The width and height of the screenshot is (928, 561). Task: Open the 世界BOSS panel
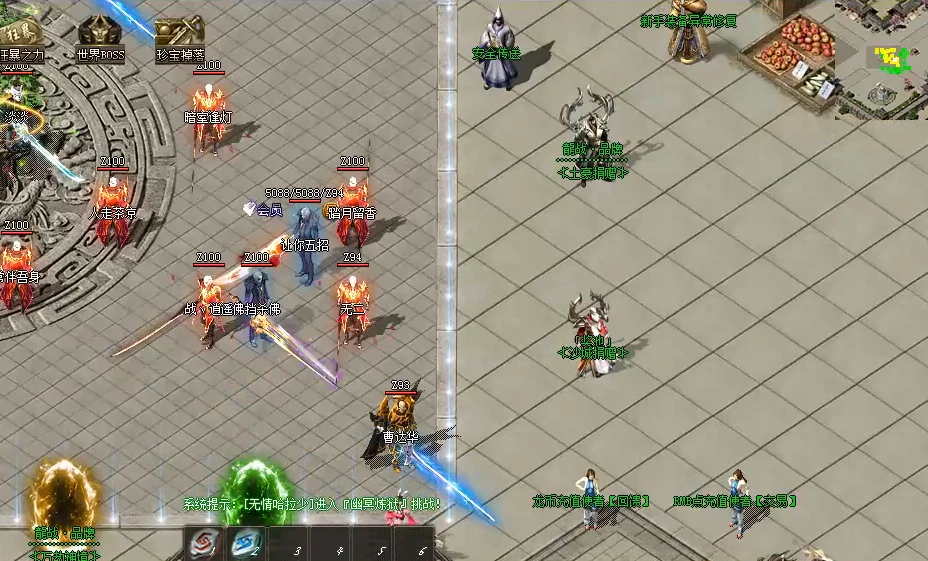(x=99, y=35)
